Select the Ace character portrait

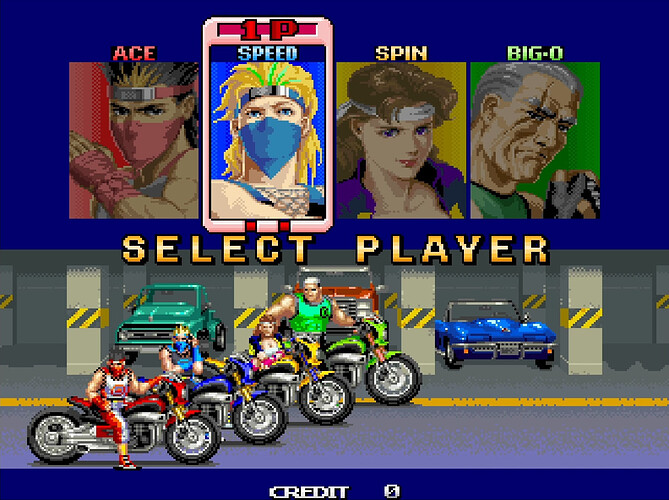[135, 140]
